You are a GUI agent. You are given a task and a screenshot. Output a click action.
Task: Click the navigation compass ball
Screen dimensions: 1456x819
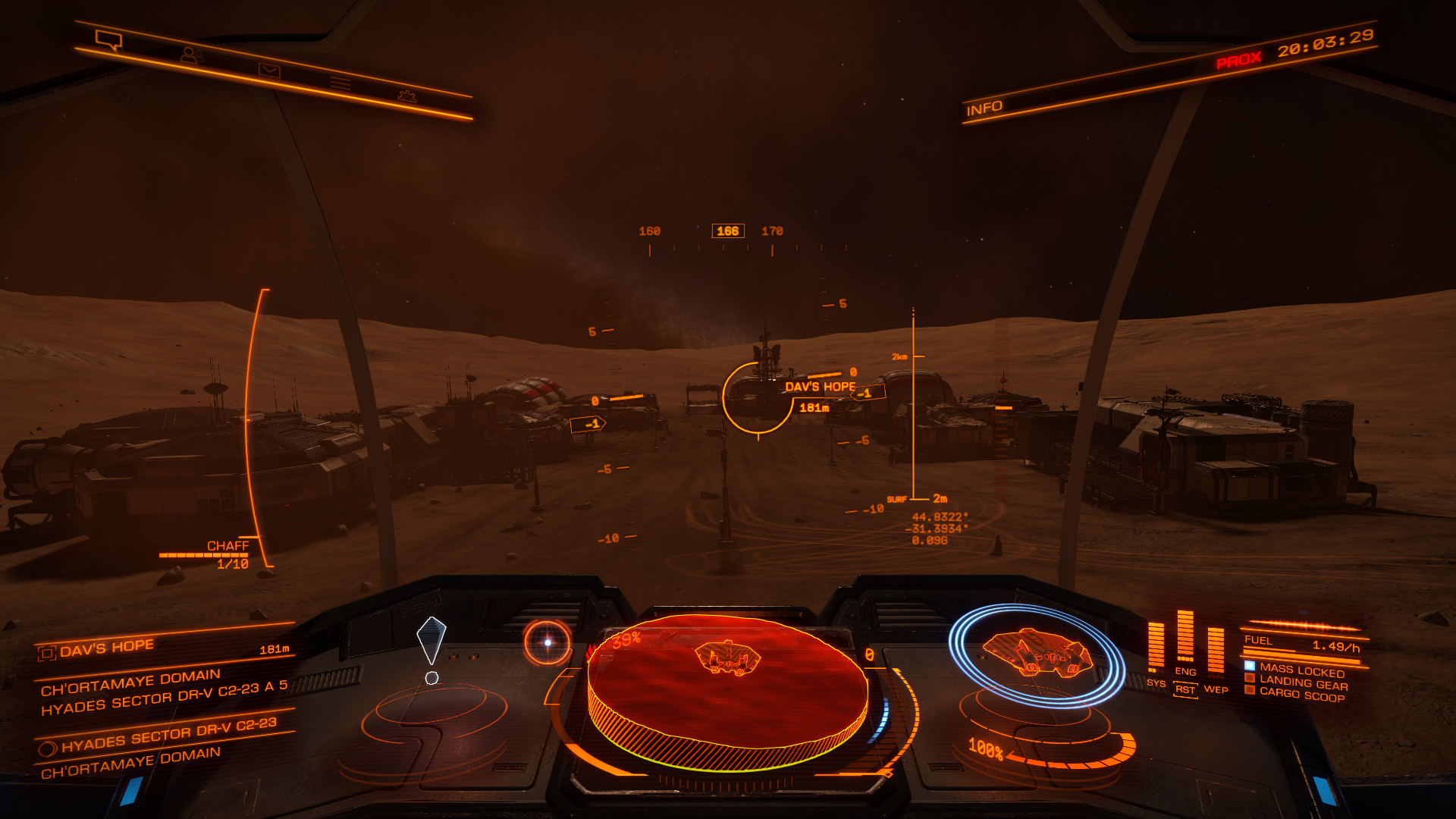(x=548, y=642)
